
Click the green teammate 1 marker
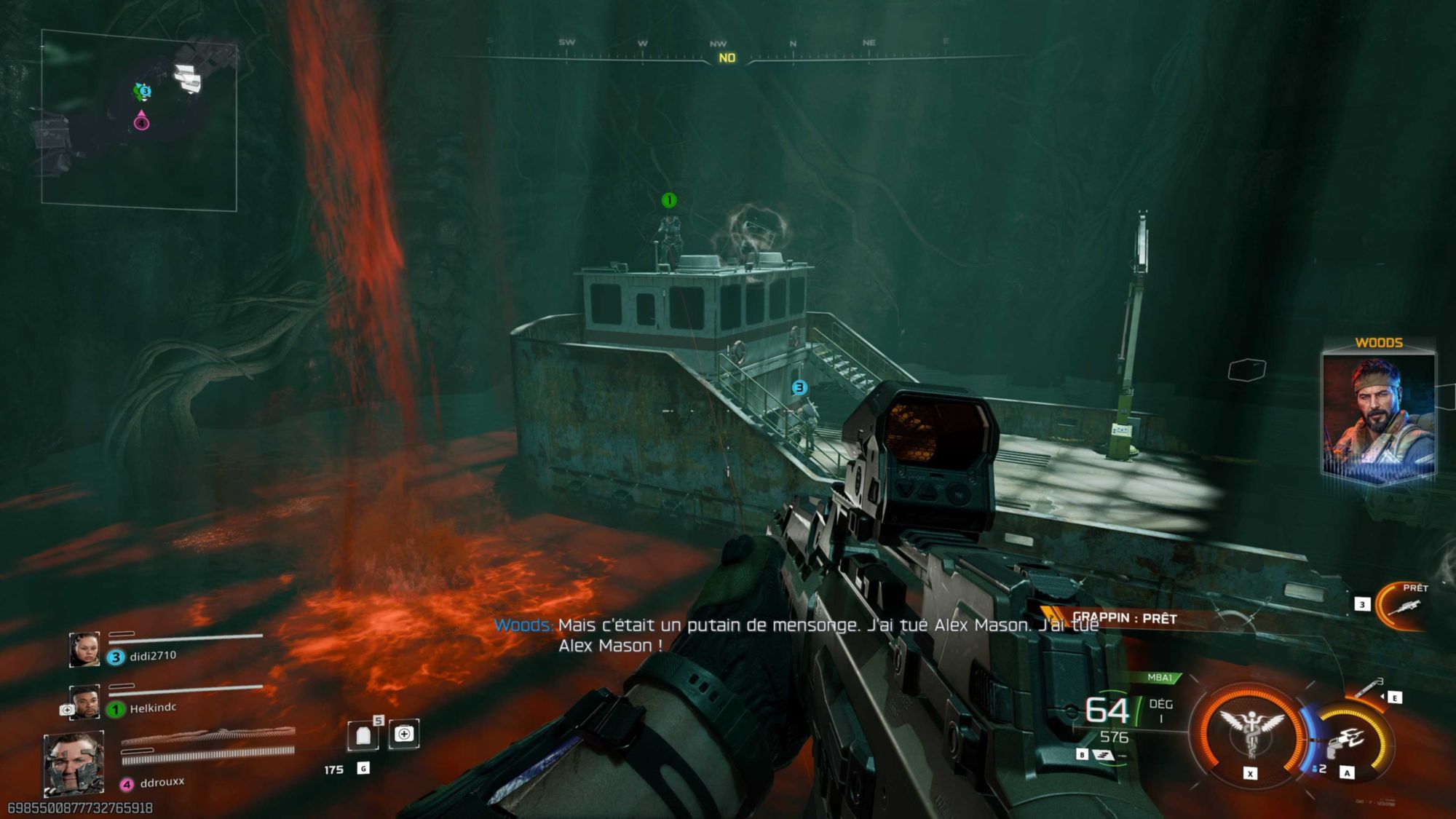(x=668, y=200)
